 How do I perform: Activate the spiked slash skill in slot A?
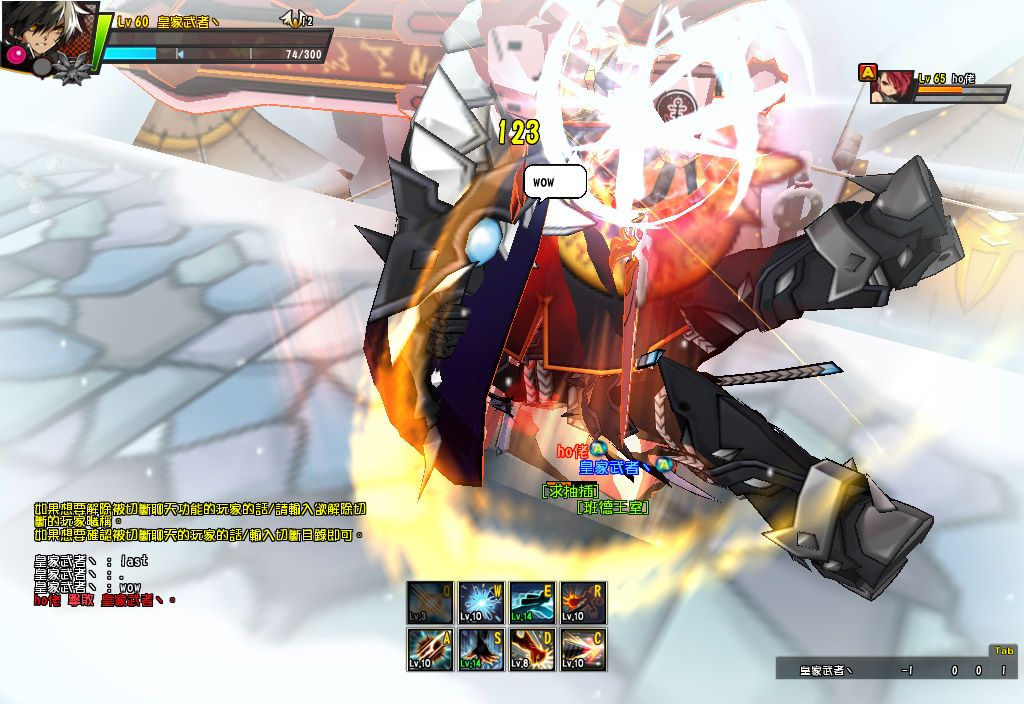coord(430,649)
